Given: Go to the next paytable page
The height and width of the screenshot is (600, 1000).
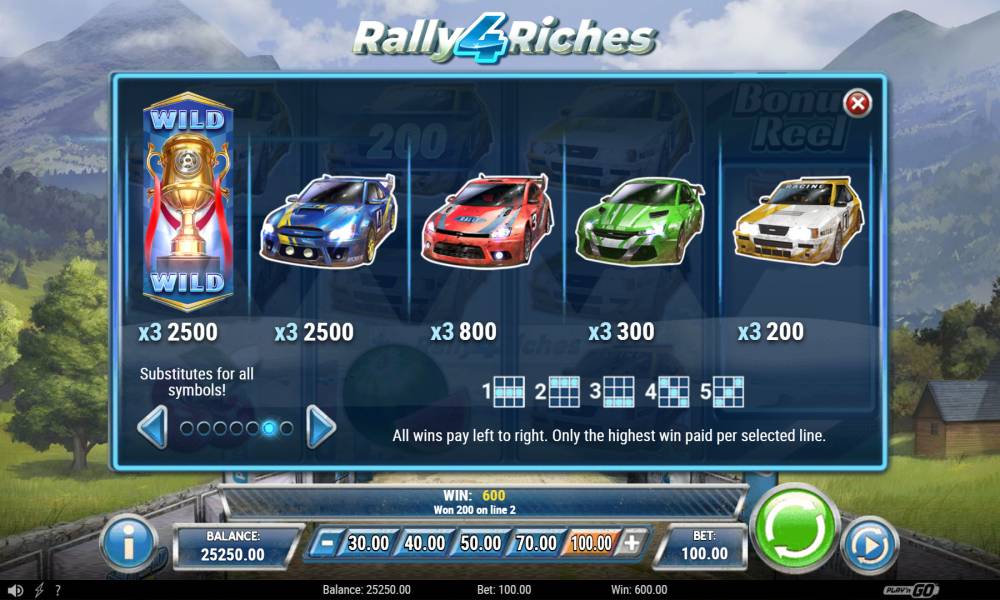Looking at the screenshot, I should point(320,428).
